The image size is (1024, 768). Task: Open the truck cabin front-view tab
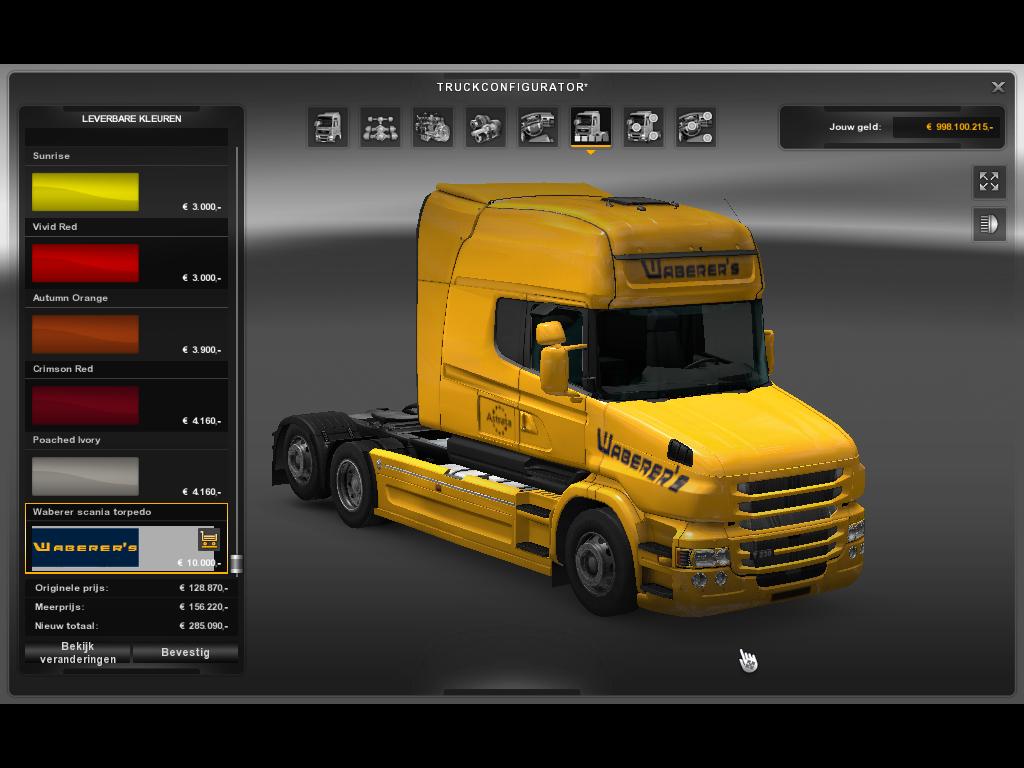click(328, 127)
